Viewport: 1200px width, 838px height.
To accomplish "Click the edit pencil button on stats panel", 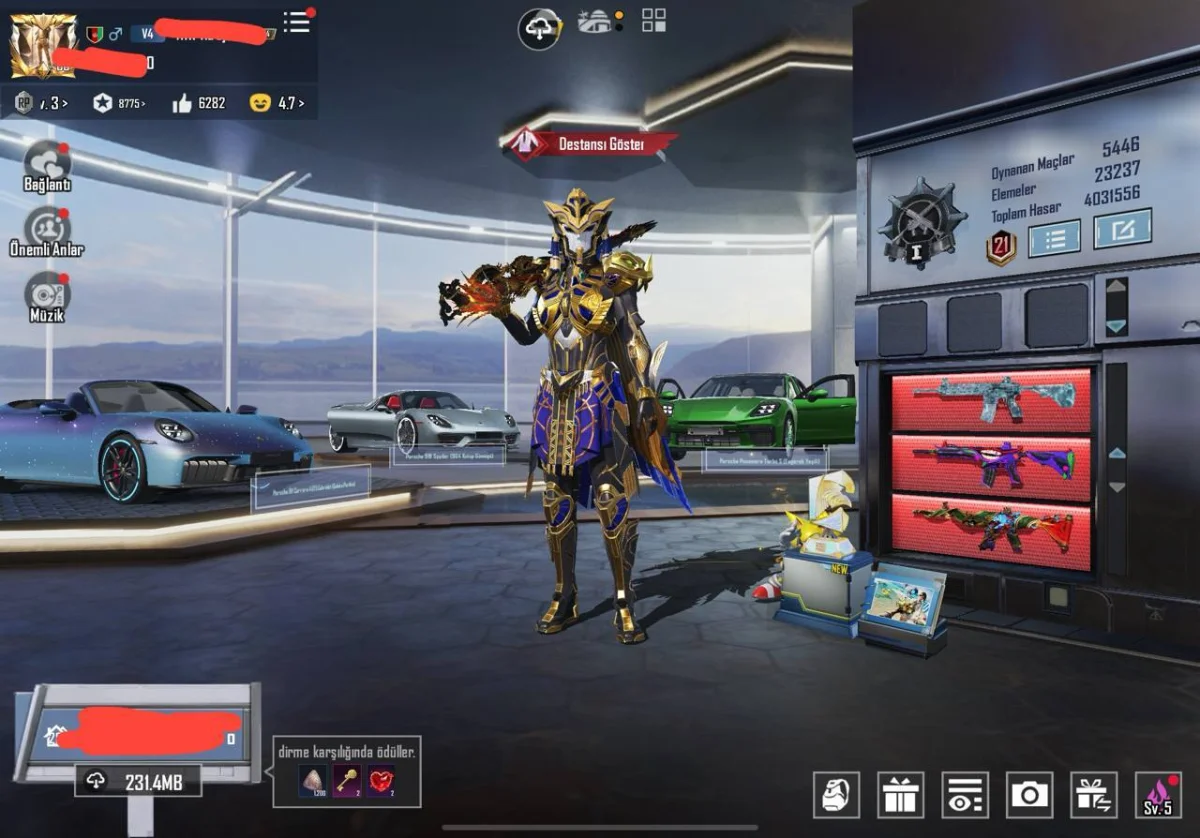I will click(x=1122, y=229).
